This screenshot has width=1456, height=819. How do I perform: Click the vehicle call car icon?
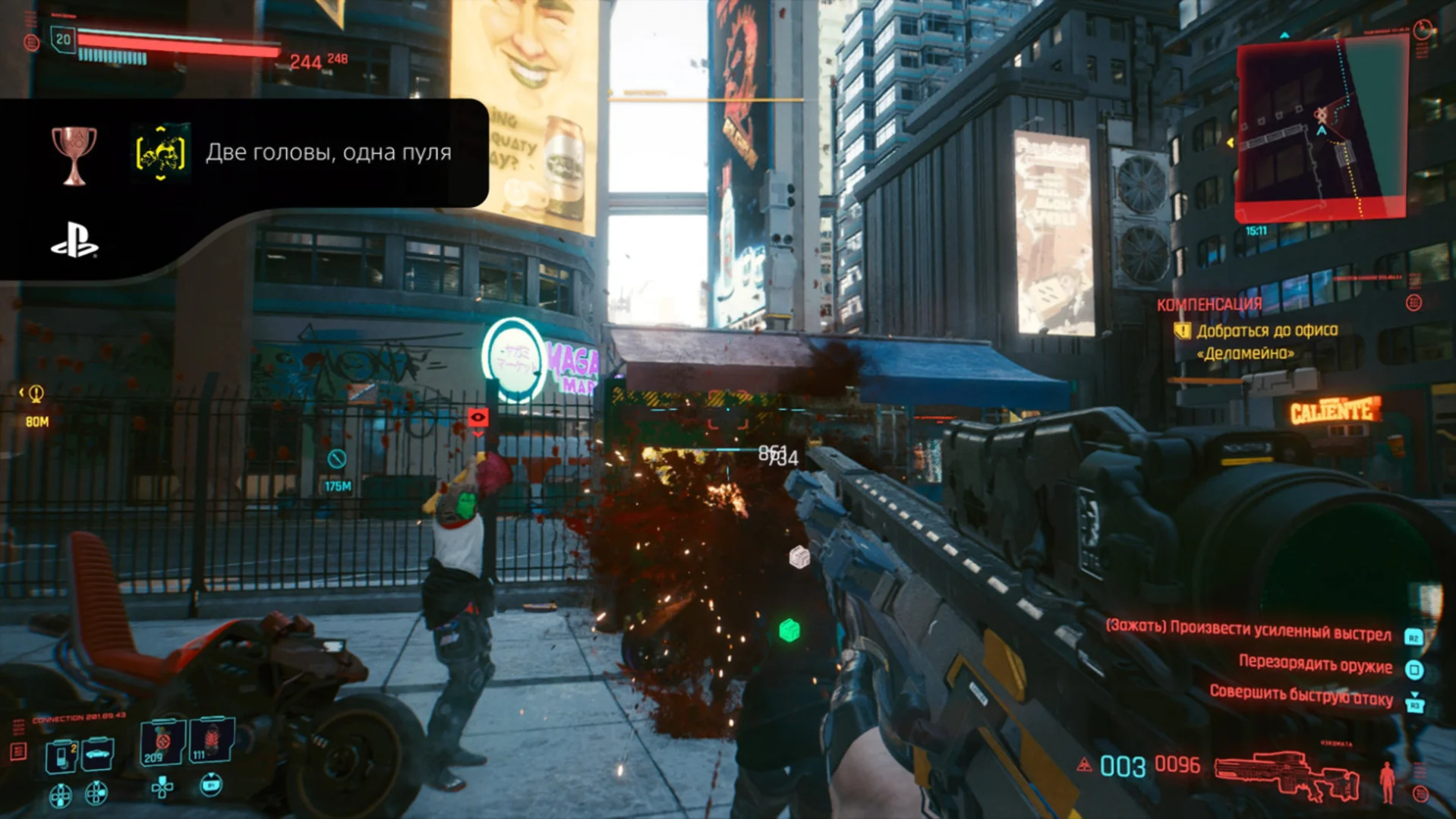[98, 754]
